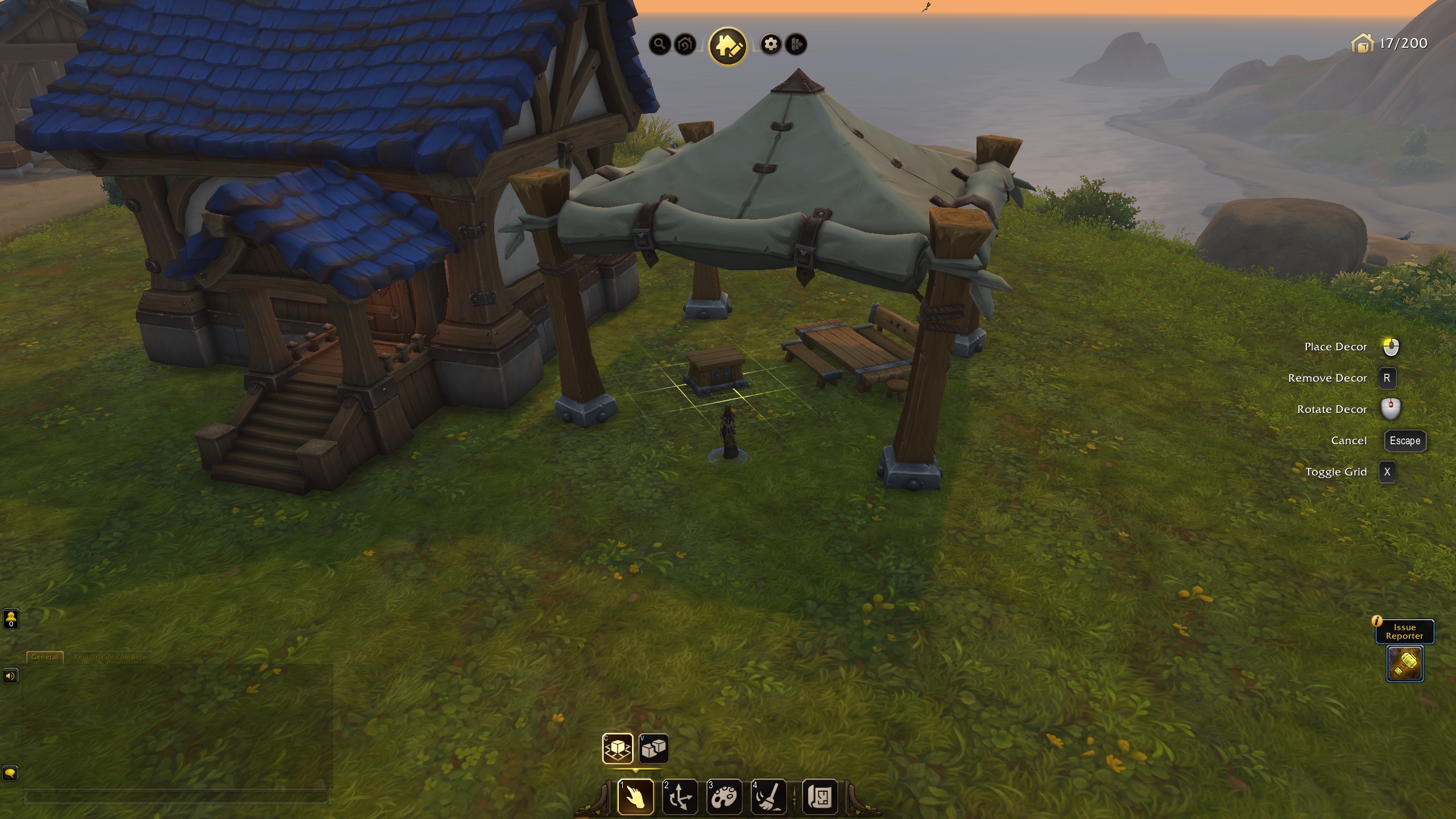1456x819 pixels.
Task: Click the chat input box
Action: (x=176, y=797)
